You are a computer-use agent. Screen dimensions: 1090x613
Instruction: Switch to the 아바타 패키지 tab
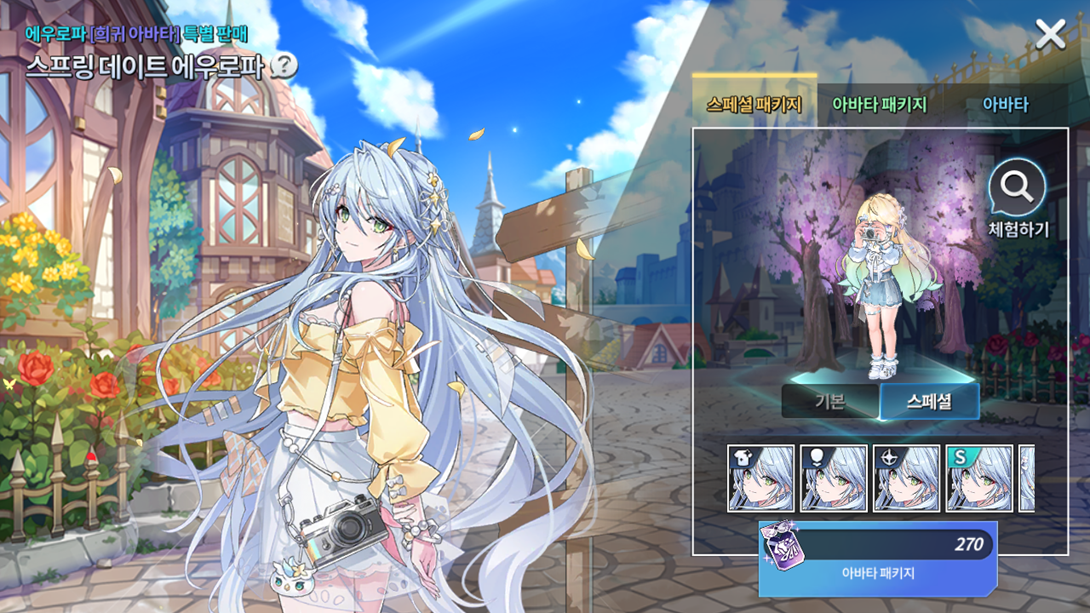pyautogui.click(x=879, y=104)
